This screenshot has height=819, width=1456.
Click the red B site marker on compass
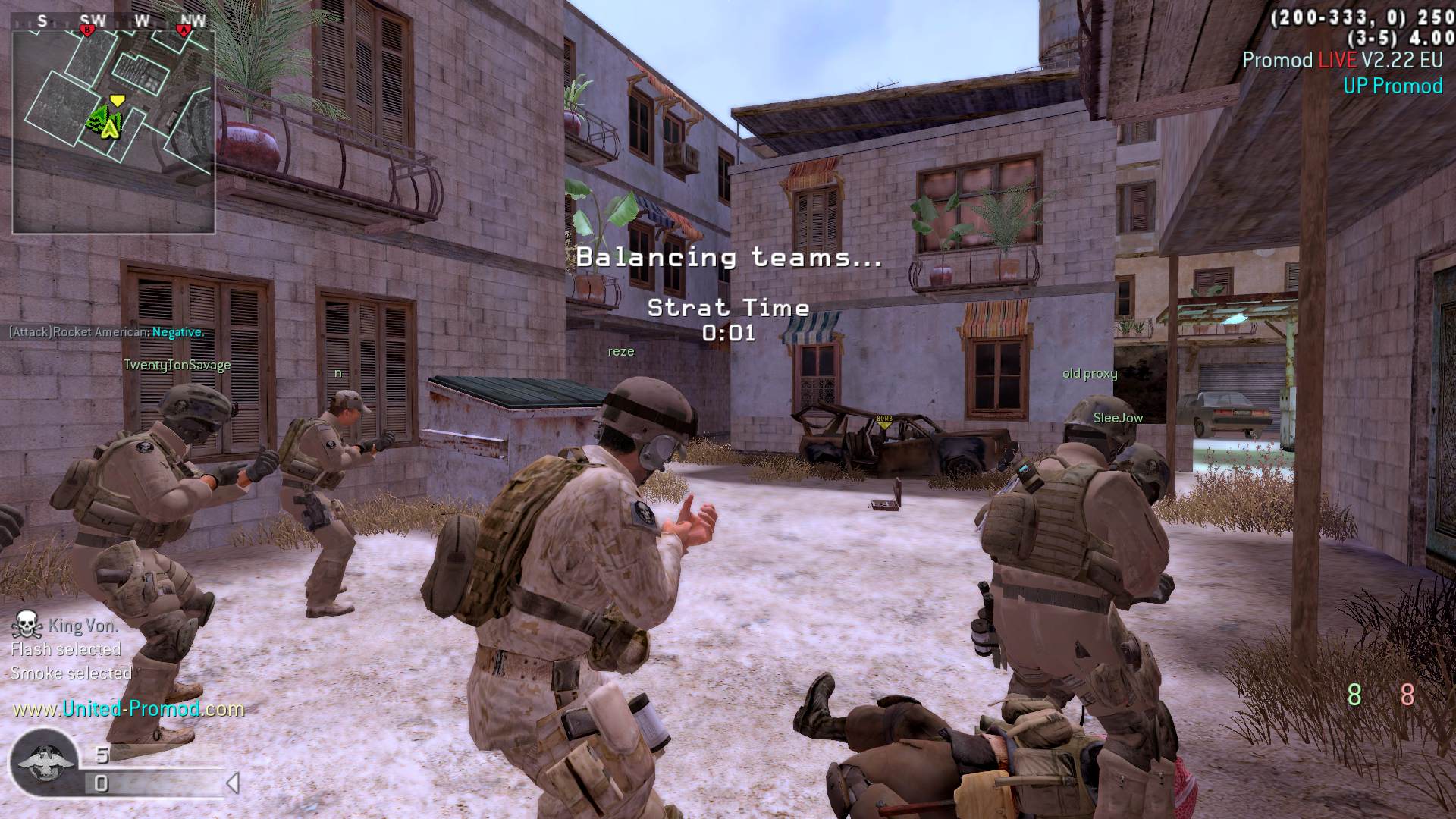[x=86, y=30]
